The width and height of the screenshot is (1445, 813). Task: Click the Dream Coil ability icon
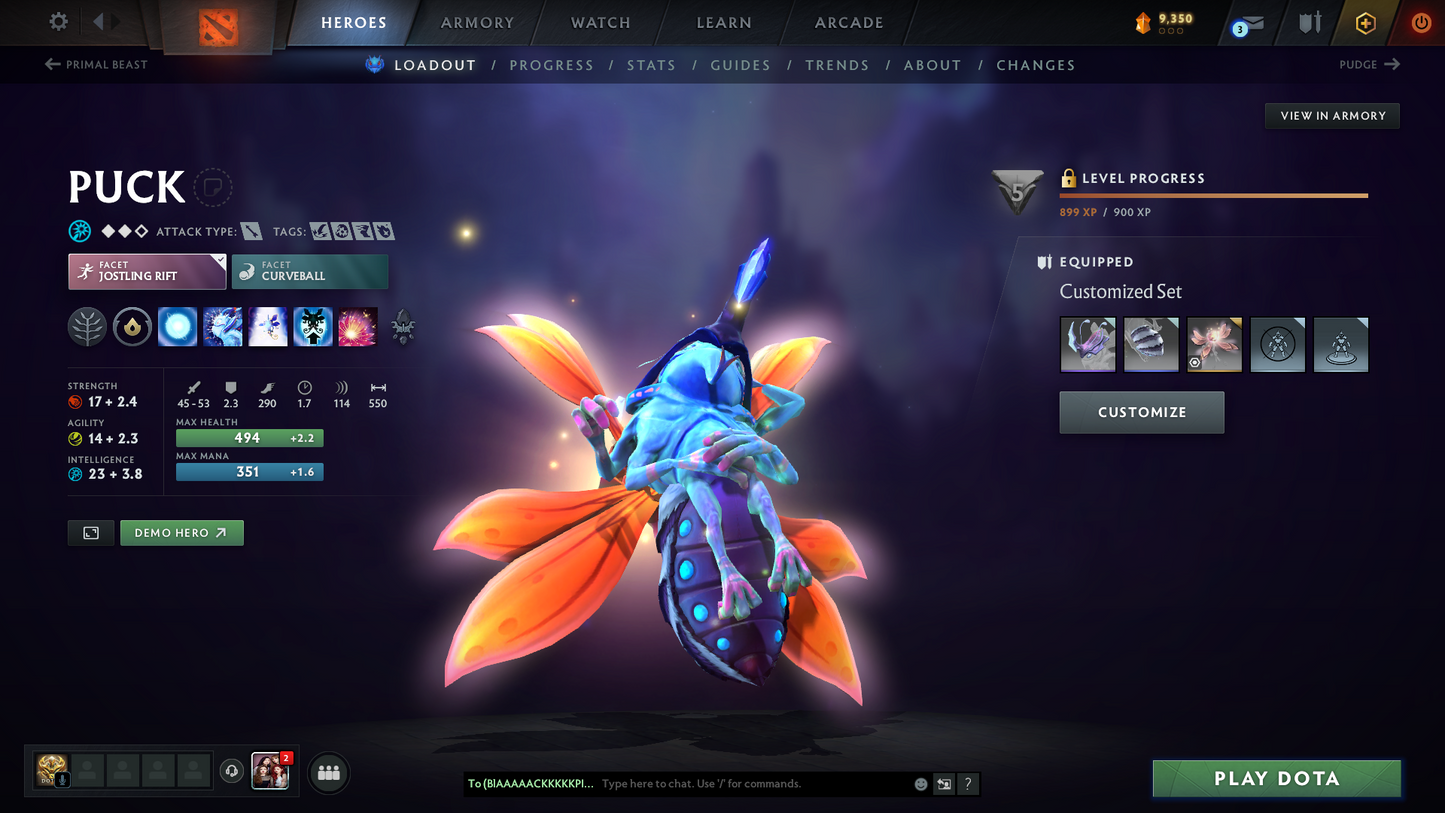click(357, 327)
